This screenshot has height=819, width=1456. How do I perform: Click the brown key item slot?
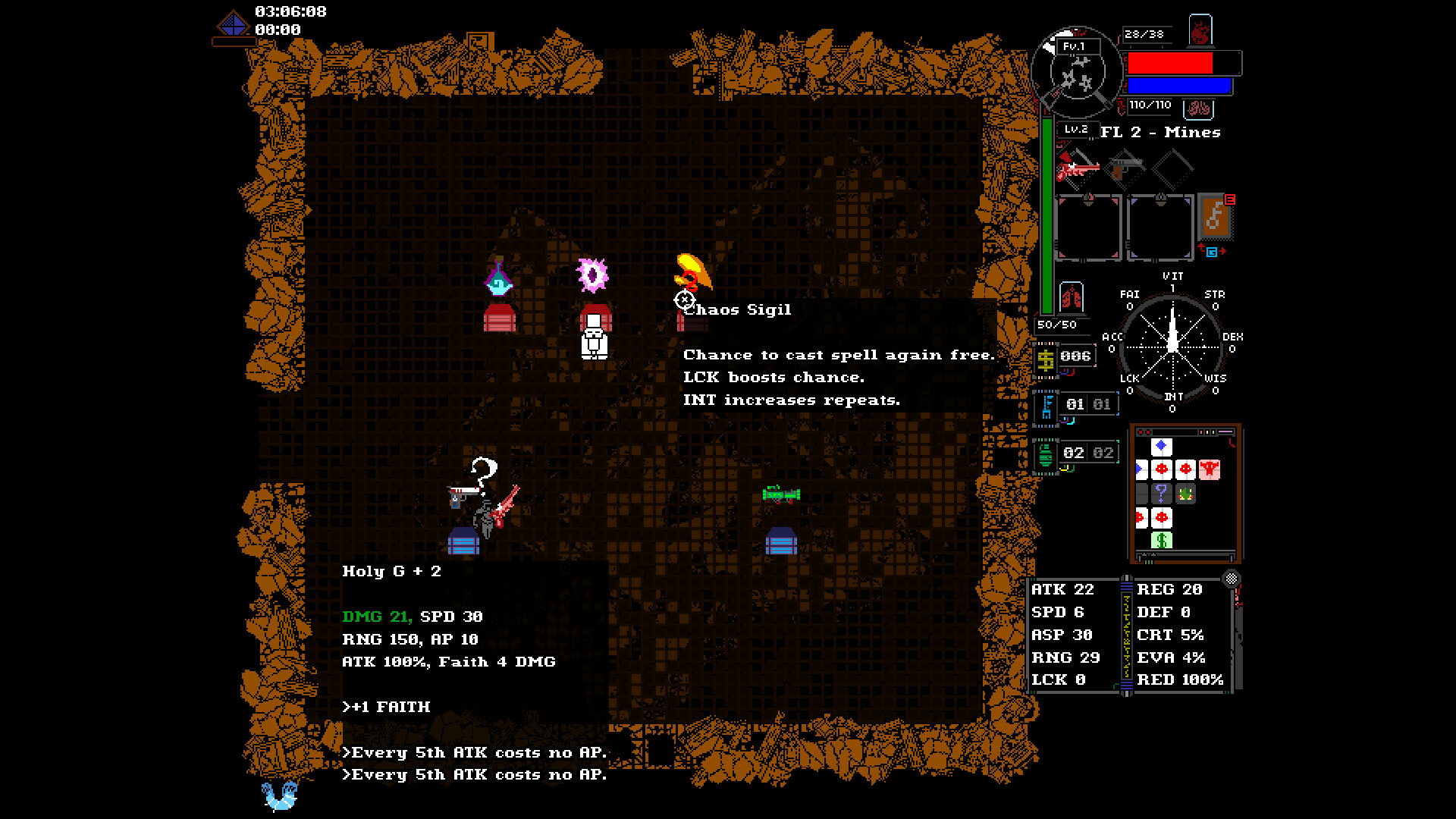(1215, 216)
